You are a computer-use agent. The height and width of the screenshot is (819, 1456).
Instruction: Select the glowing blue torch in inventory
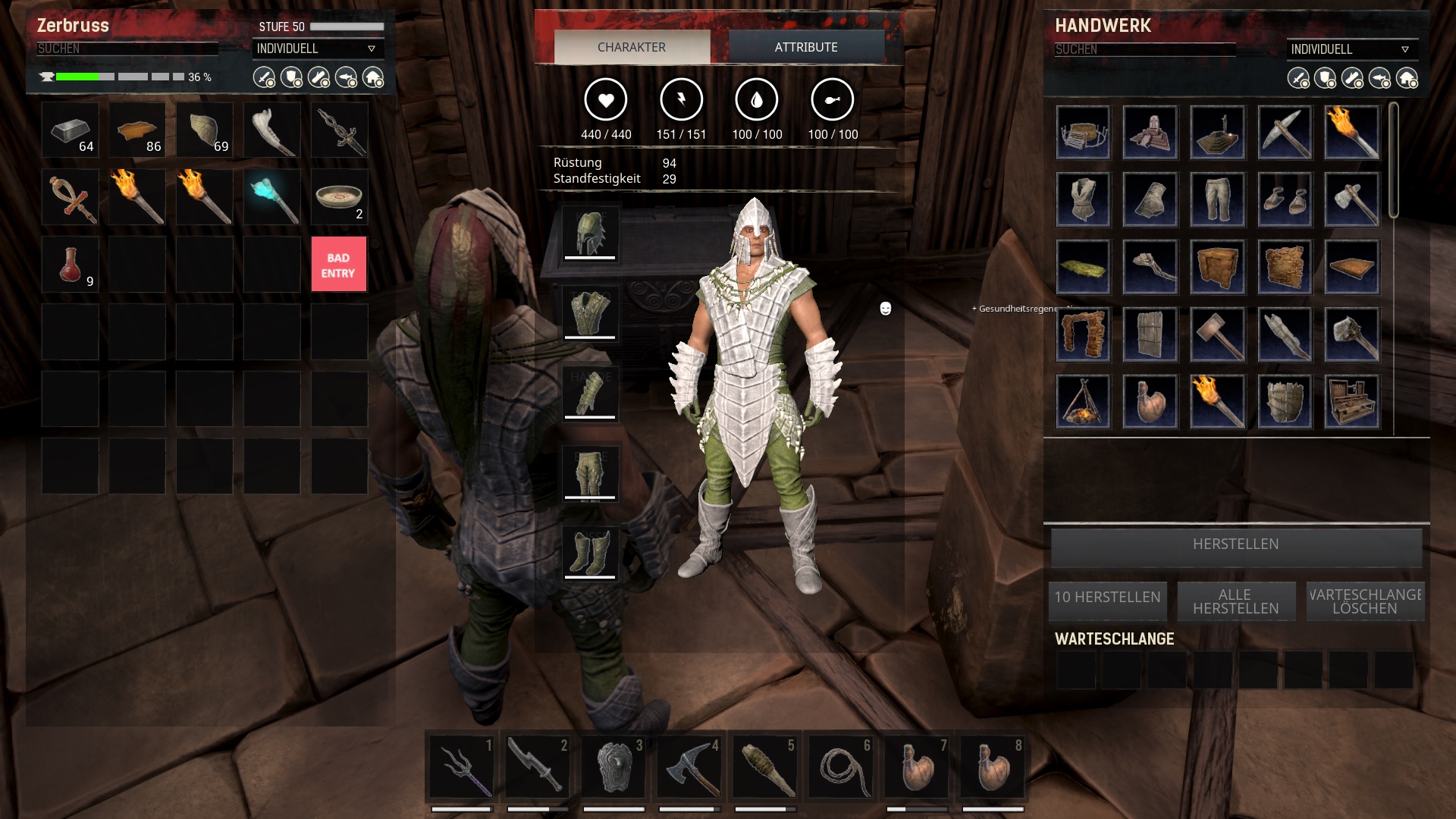pos(271,197)
